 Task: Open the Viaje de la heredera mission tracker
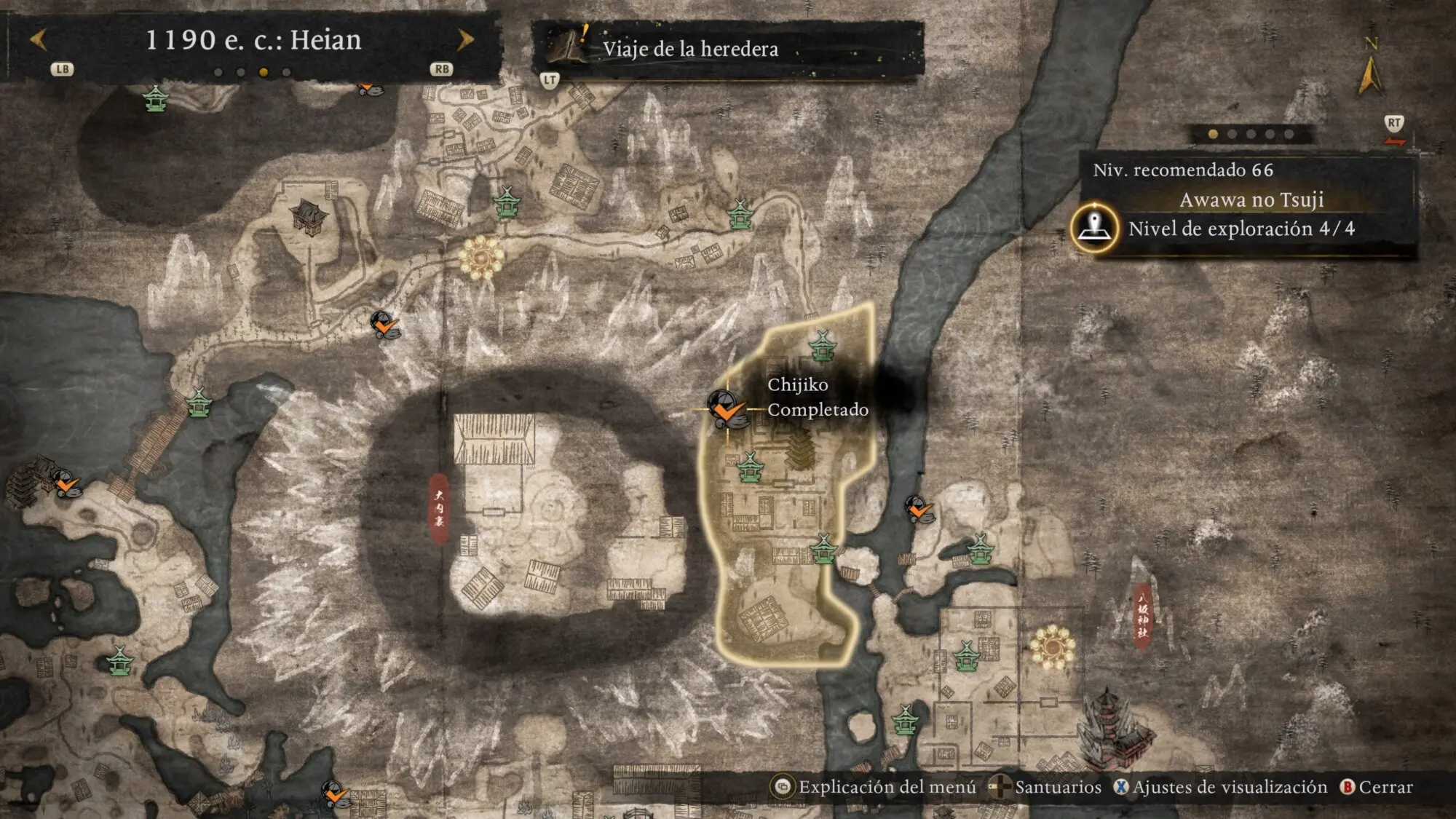click(689, 49)
